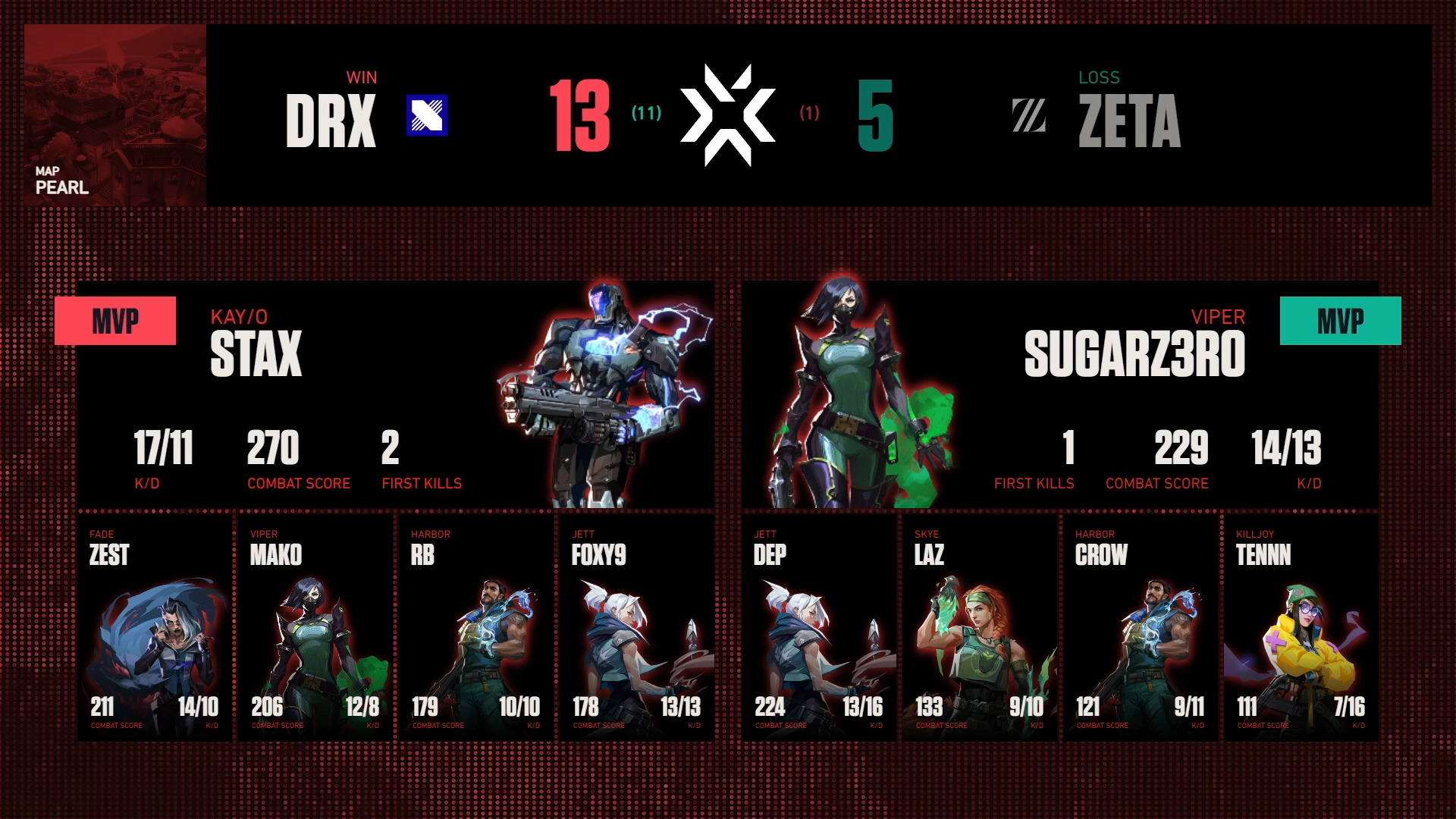Select MAKO's Viper player card

[315, 628]
